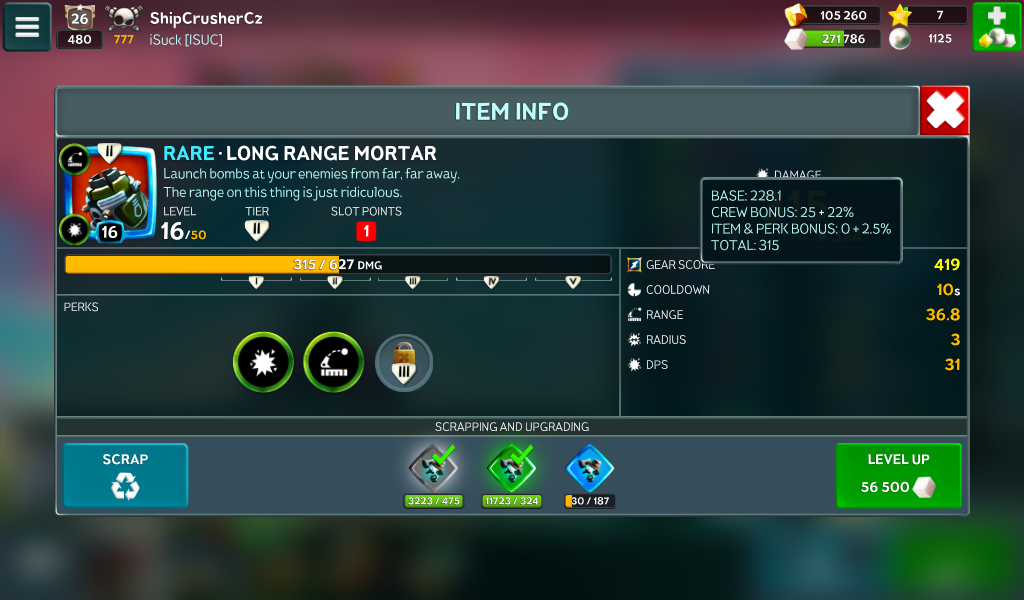The width and height of the screenshot is (1024, 600).
Task: Open ShipCrusherCz player profile
Action: point(205,18)
